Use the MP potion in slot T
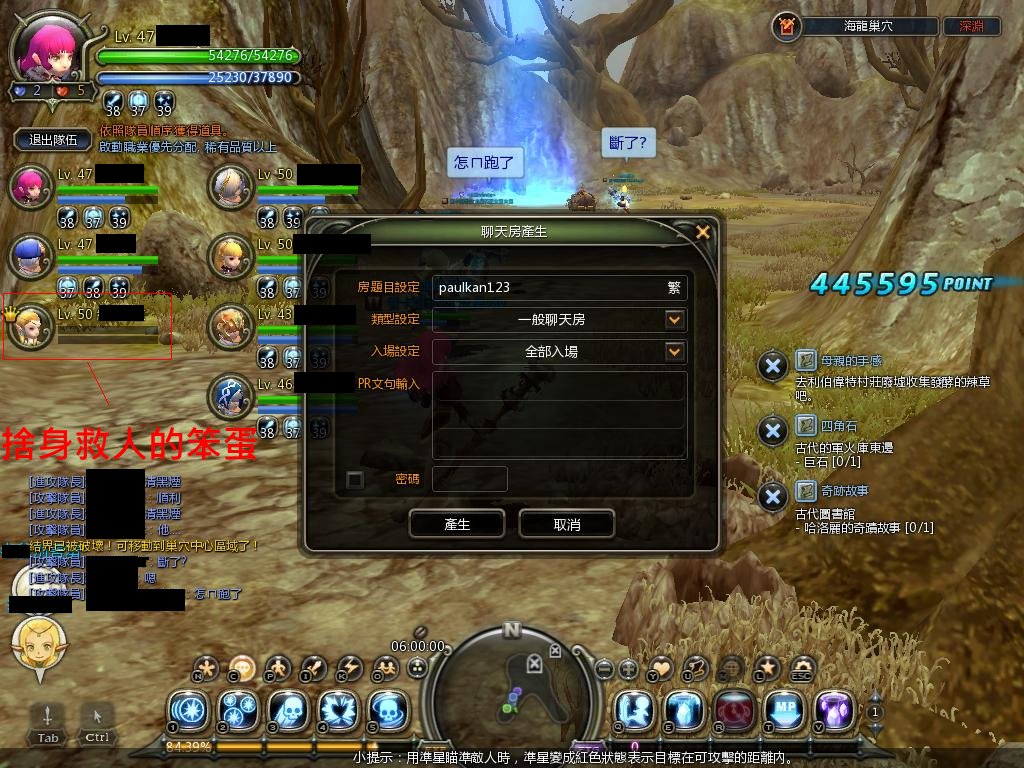This screenshot has width=1024, height=768. tap(784, 710)
